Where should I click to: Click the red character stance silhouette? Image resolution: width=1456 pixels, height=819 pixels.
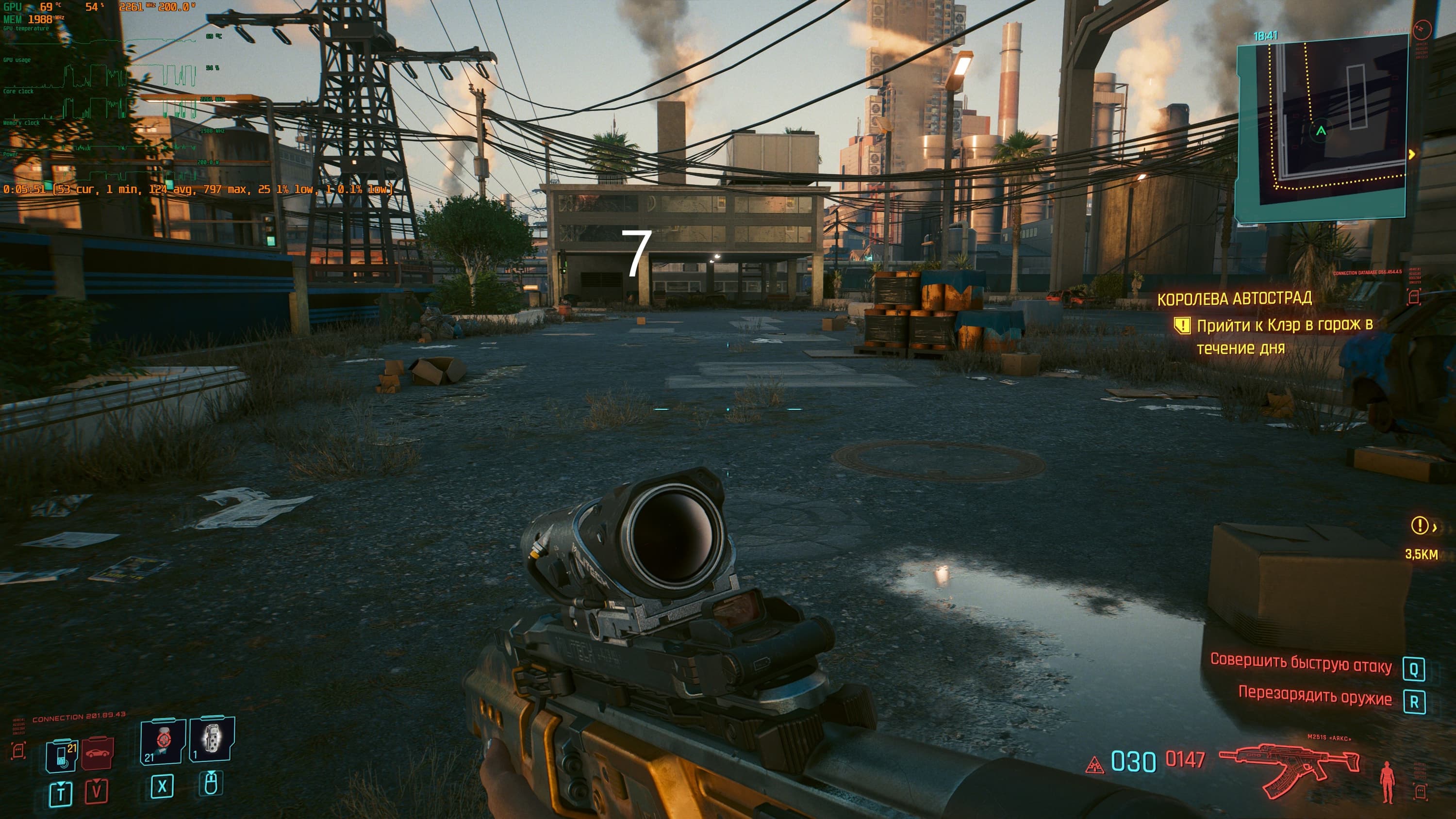click(1387, 781)
